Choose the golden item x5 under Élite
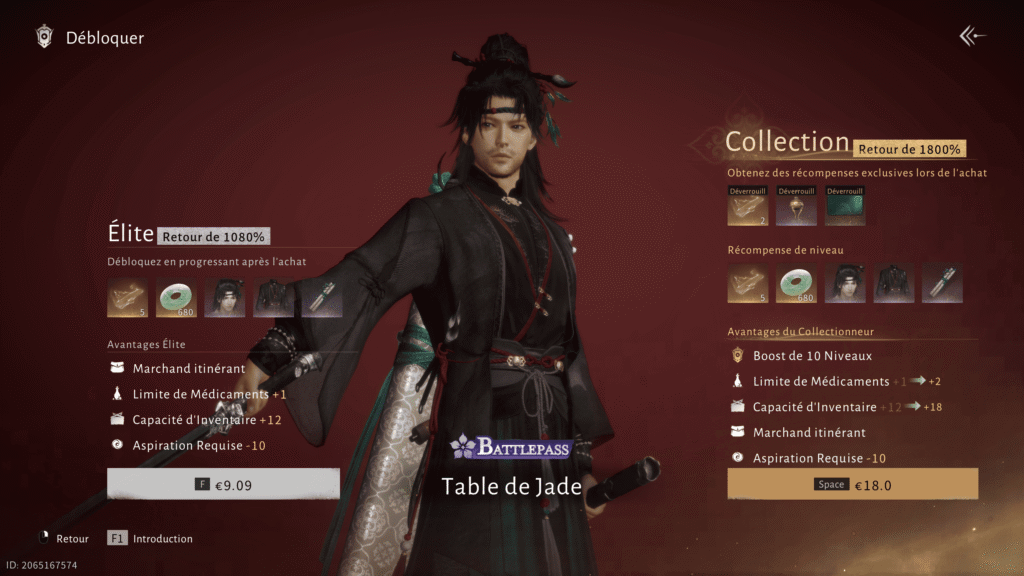 click(x=128, y=298)
